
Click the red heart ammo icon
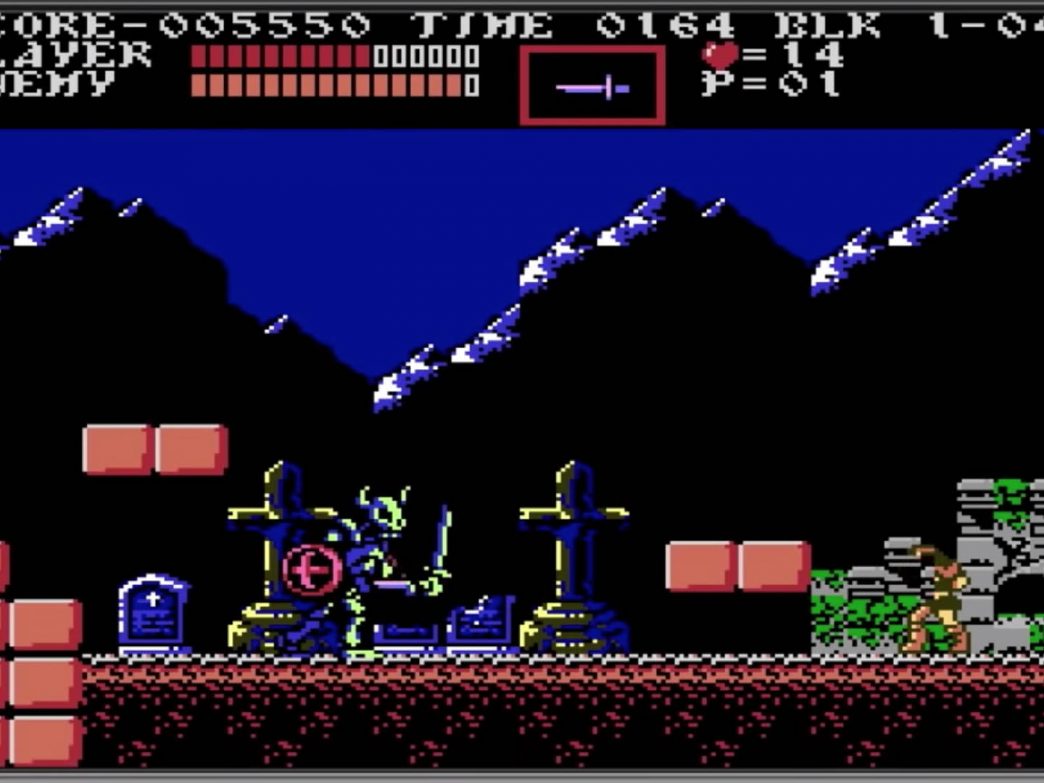tap(719, 54)
